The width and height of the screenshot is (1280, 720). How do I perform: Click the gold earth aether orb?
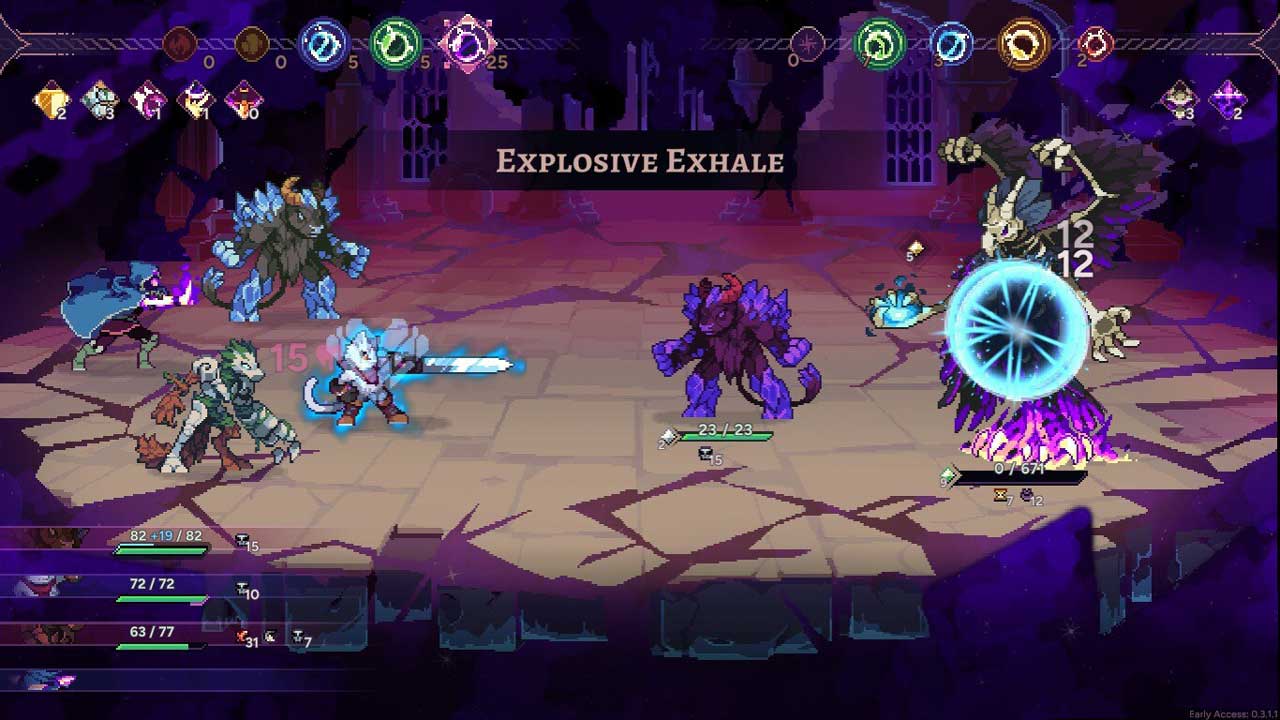click(1024, 43)
